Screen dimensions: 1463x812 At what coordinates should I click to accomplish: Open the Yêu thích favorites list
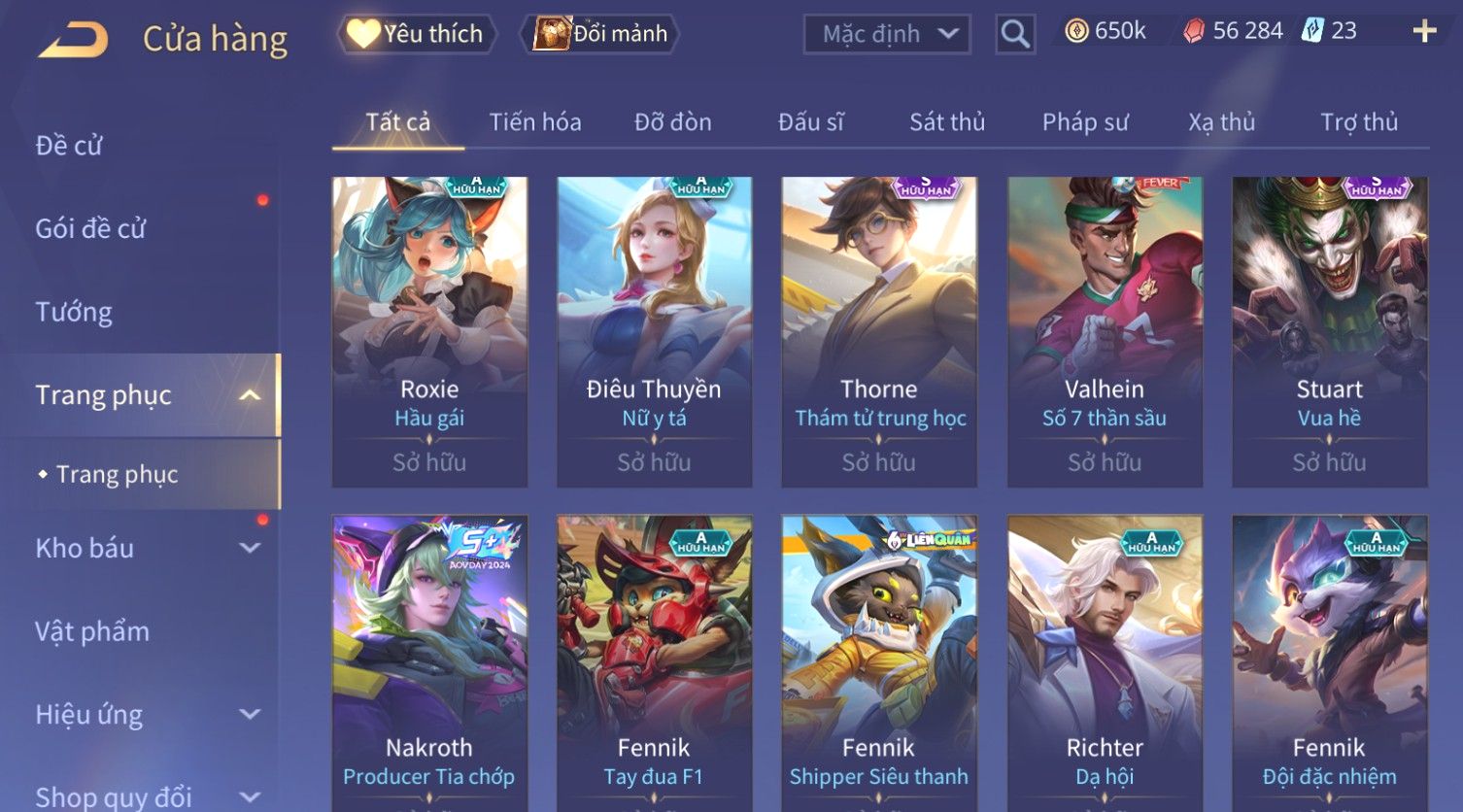pos(417,34)
